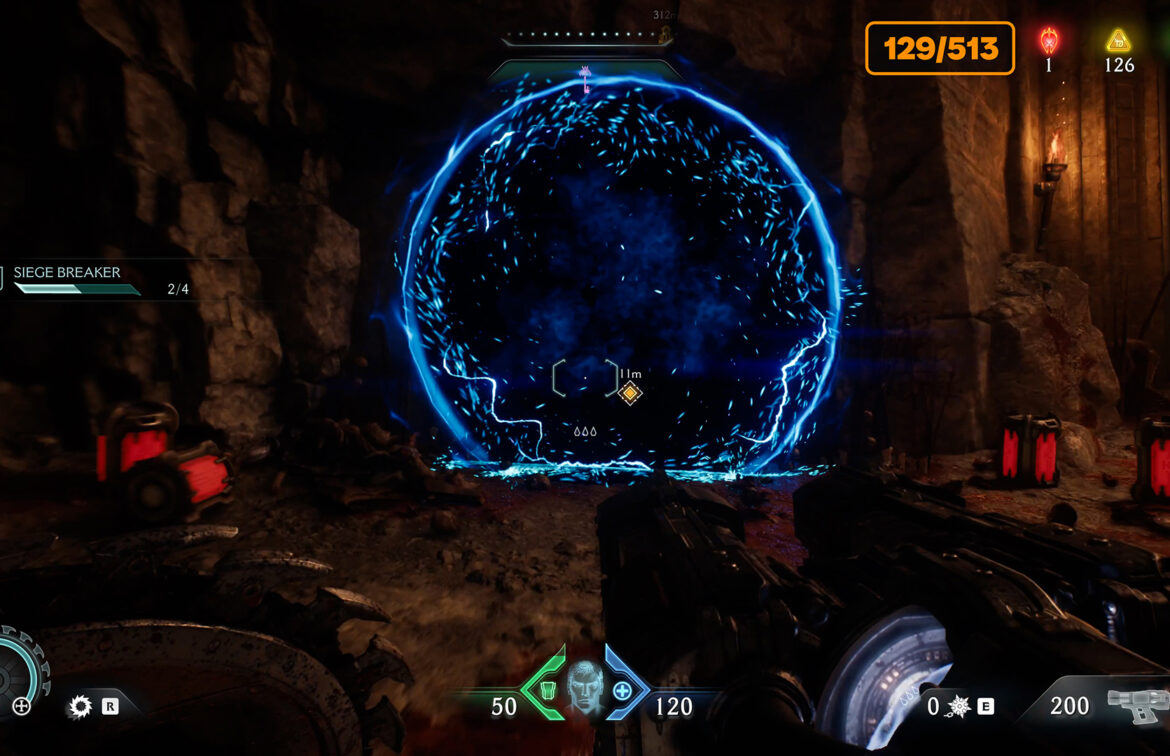Click the spiked melee charge icon
1170x756 pixels.
(x=959, y=707)
